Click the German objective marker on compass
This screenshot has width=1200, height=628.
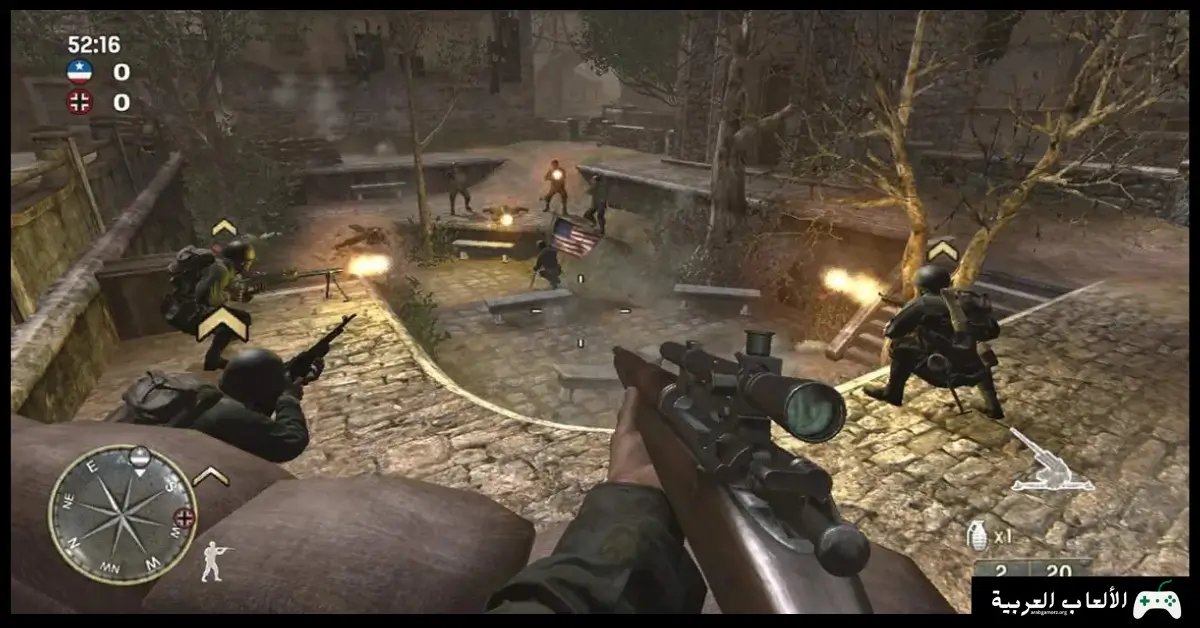pyautogui.click(x=183, y=517)
